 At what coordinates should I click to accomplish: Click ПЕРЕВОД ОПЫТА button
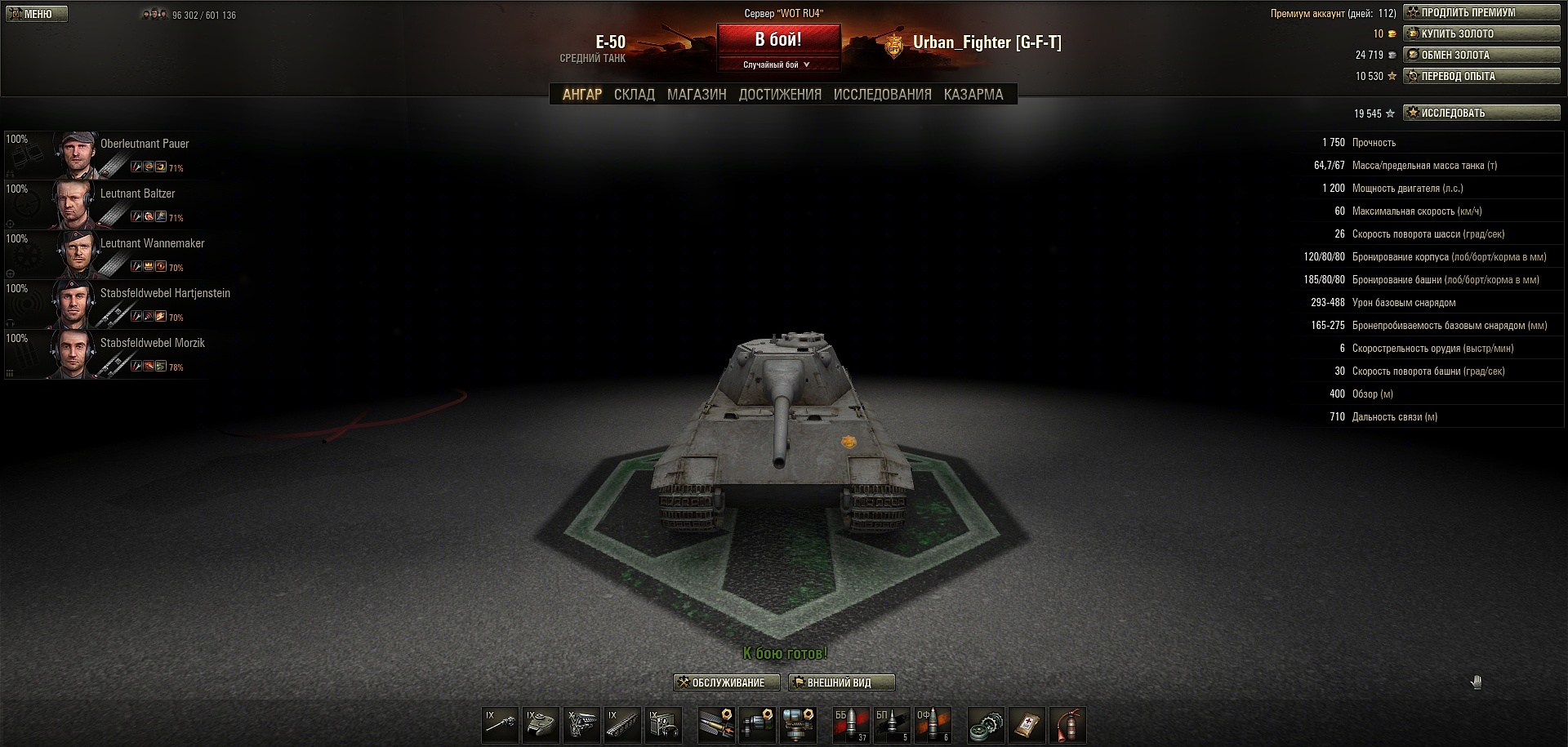pyautogui.click(x=1481, y=76)
